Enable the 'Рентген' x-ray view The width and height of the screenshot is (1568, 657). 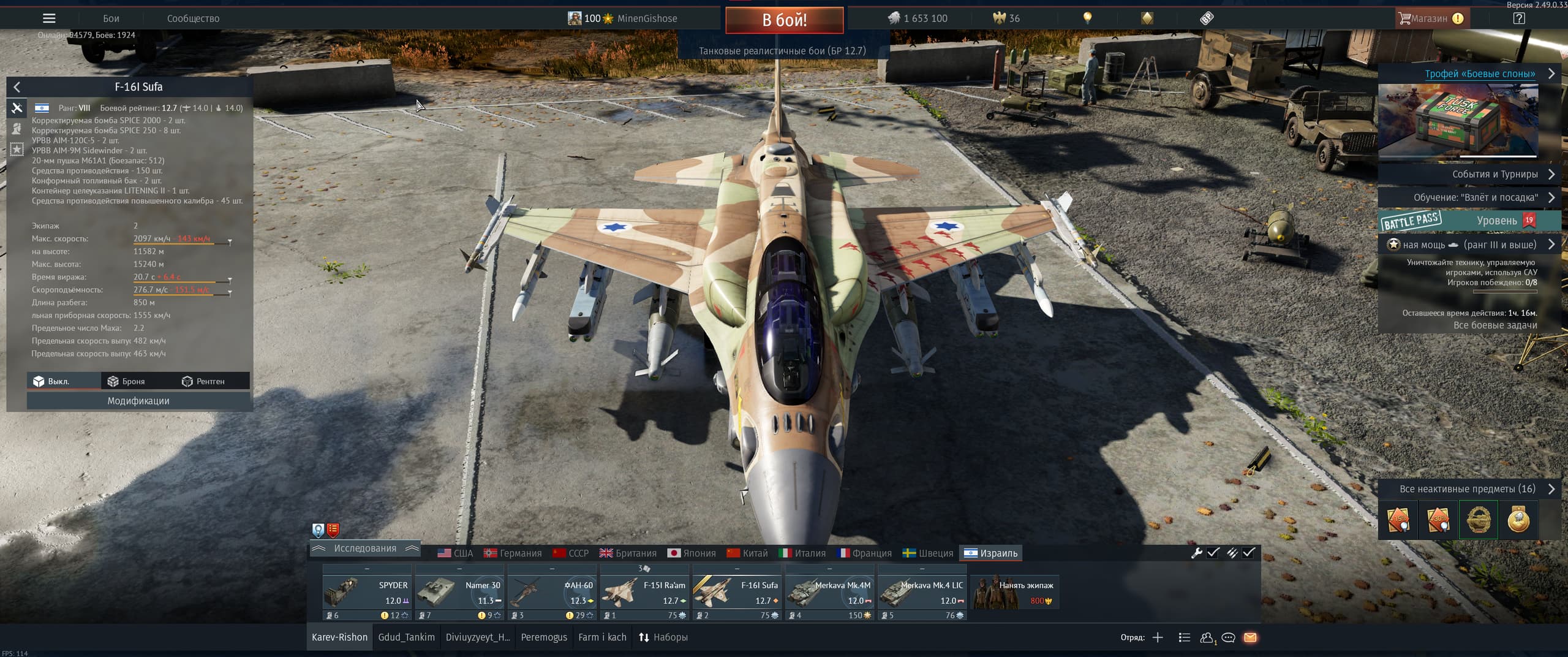coord(203,381)
